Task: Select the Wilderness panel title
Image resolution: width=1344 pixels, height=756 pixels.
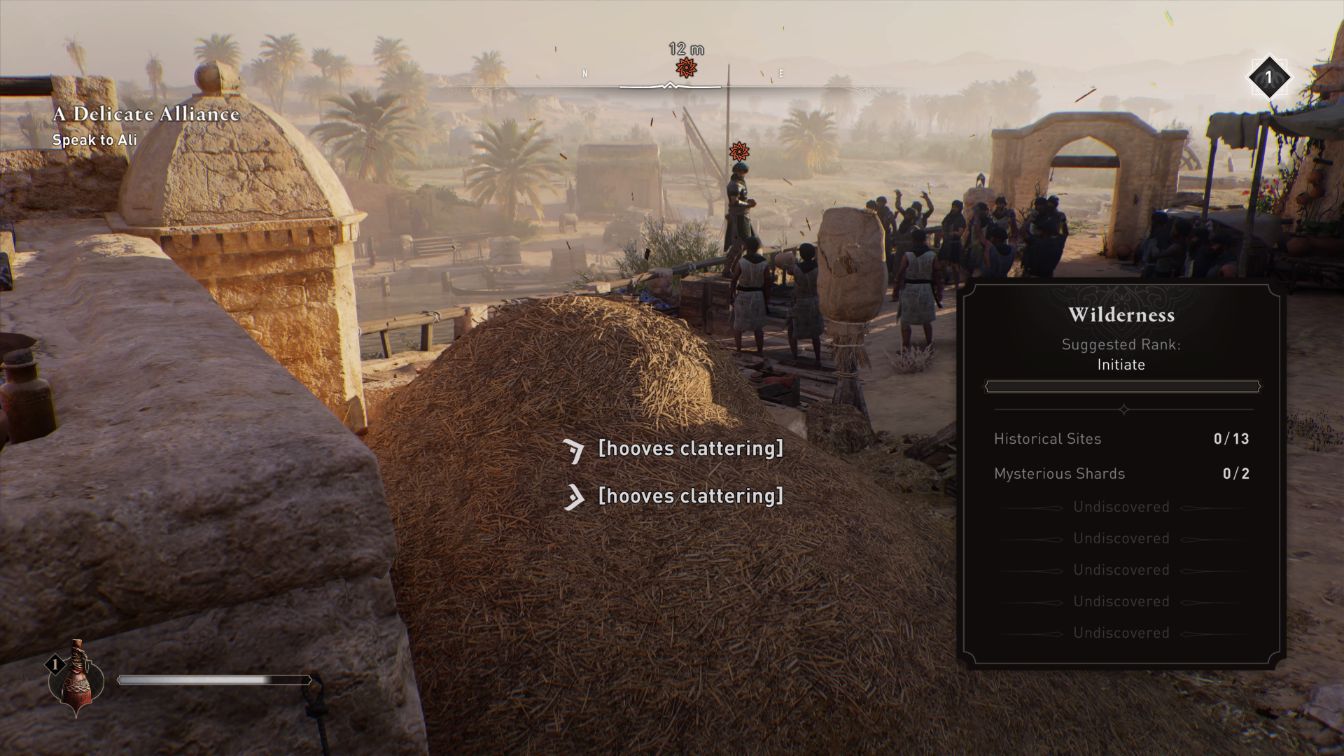Action: click(1121, 314)
